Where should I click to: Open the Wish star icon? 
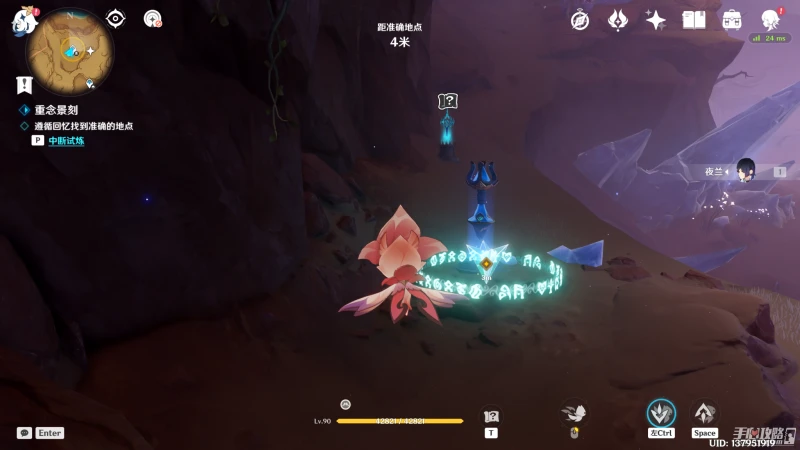[x=656, y=20]
